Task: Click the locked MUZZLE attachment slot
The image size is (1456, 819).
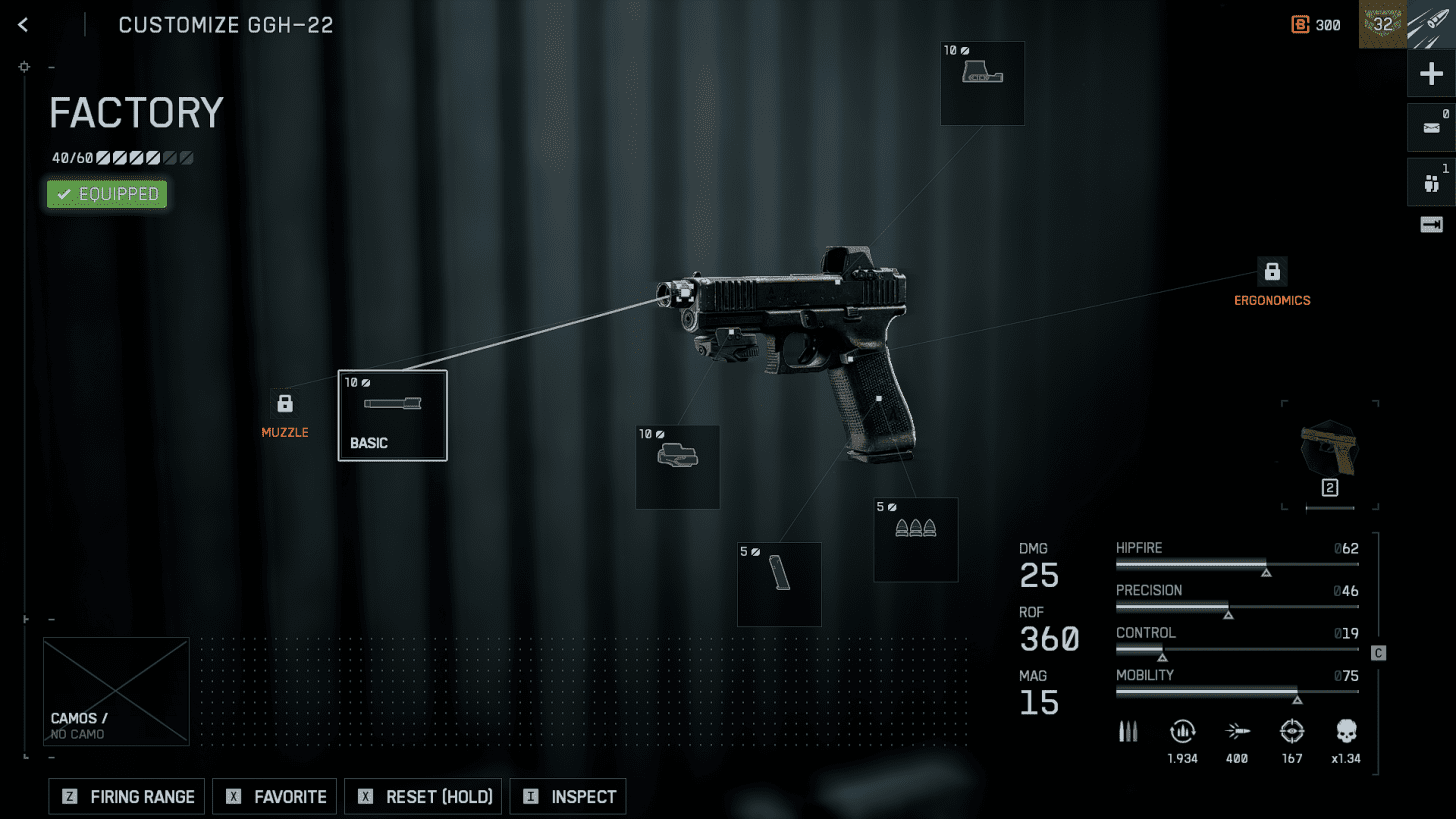Action: 285,404
